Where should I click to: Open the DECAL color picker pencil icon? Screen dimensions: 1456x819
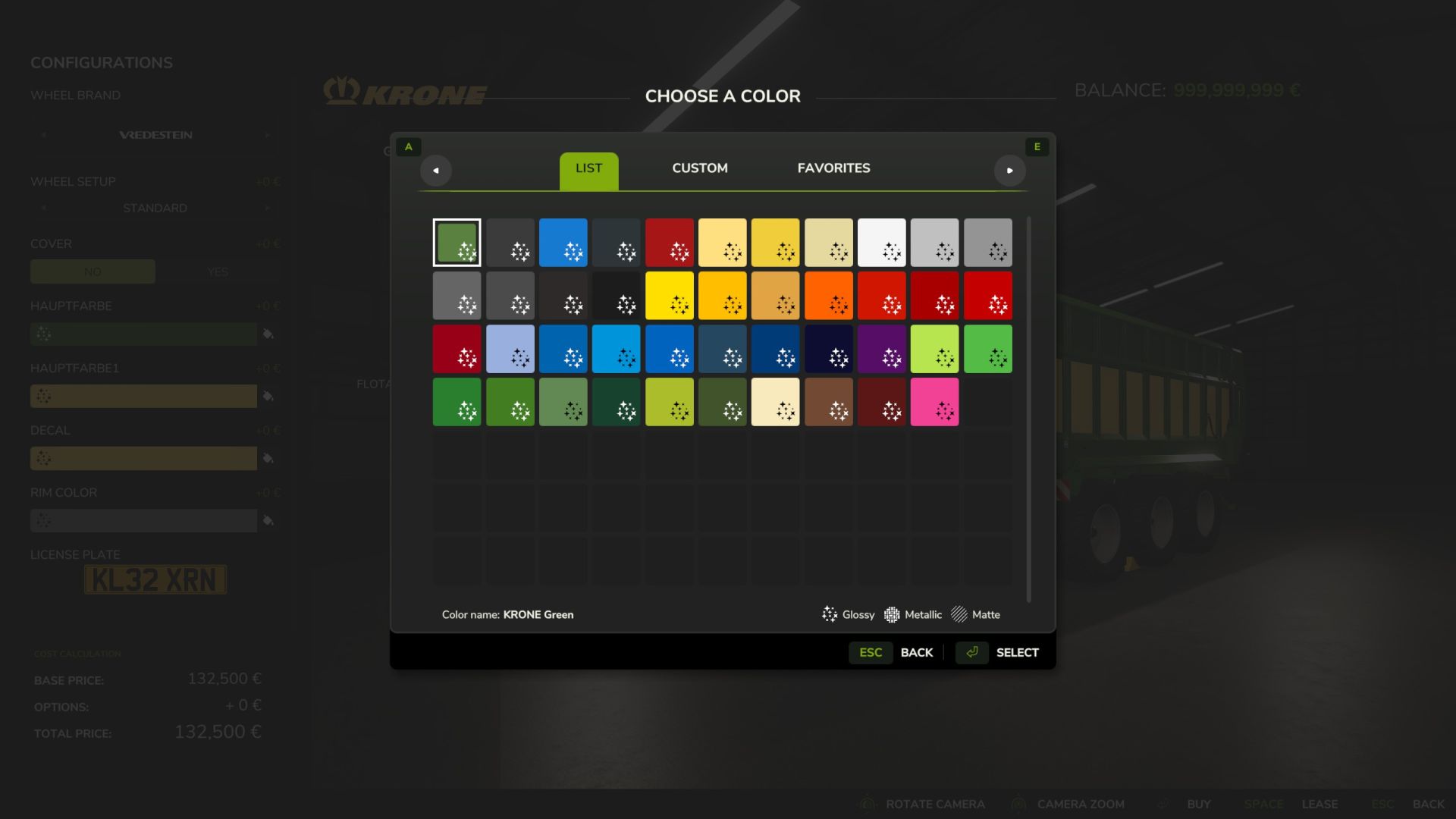pyautogui.click(x=270, y=458)
